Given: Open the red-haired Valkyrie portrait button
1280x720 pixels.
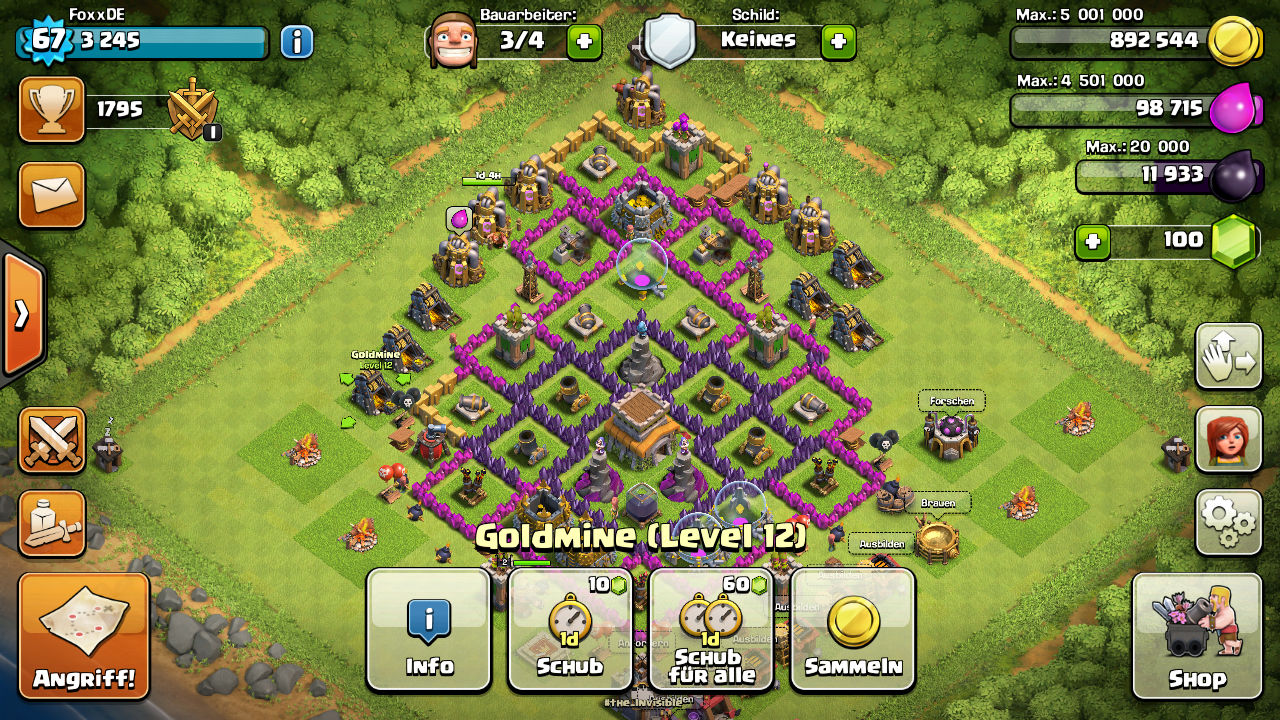Looking at the screenshot, I should click(1228, 439).
